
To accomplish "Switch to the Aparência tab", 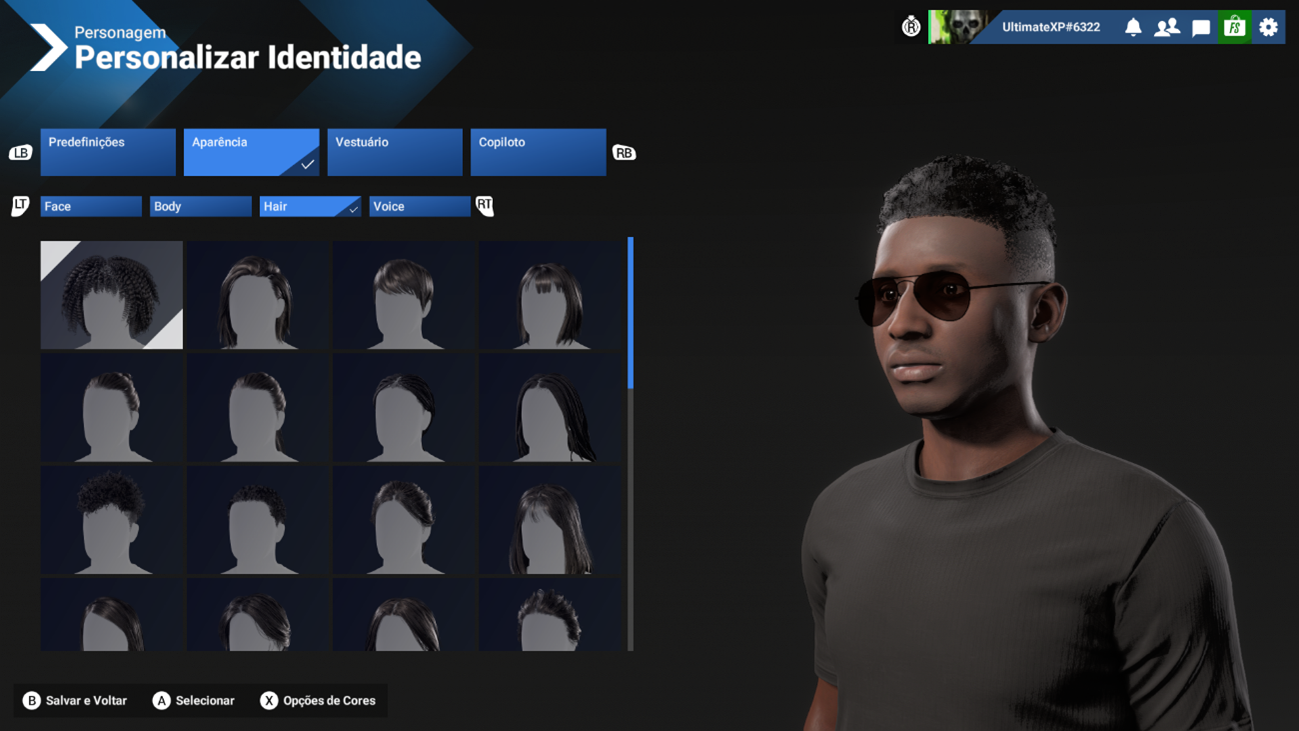I will [x=251, y=152].
